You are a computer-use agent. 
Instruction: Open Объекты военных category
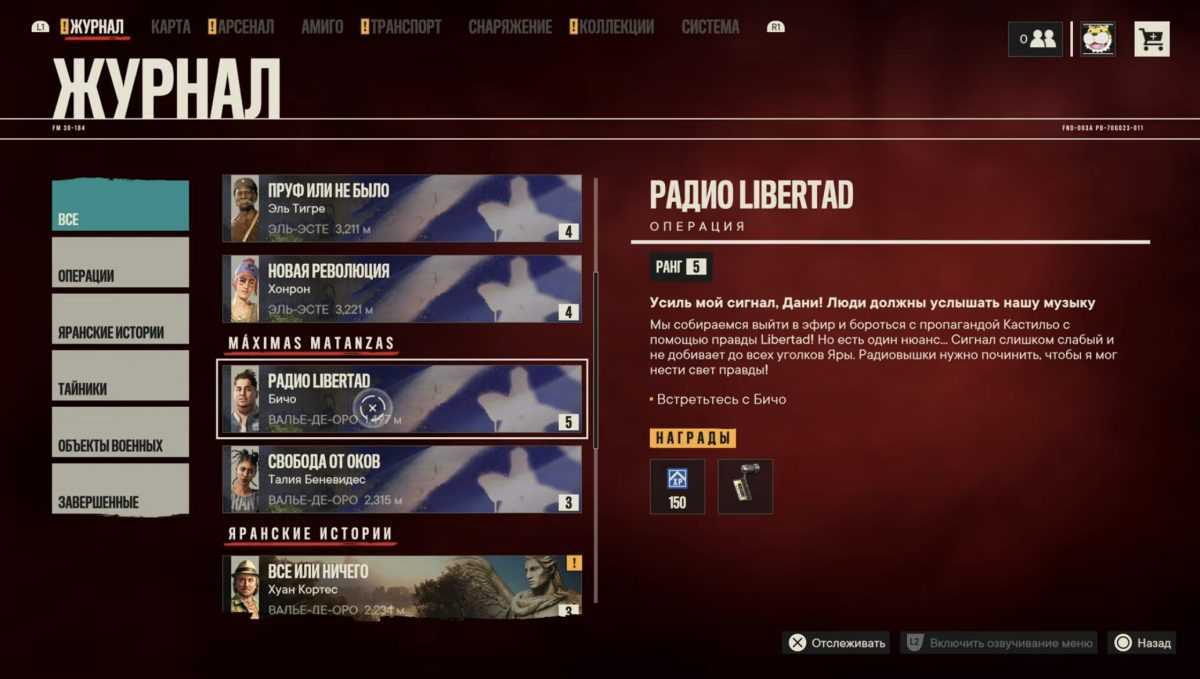click(120, 433)
